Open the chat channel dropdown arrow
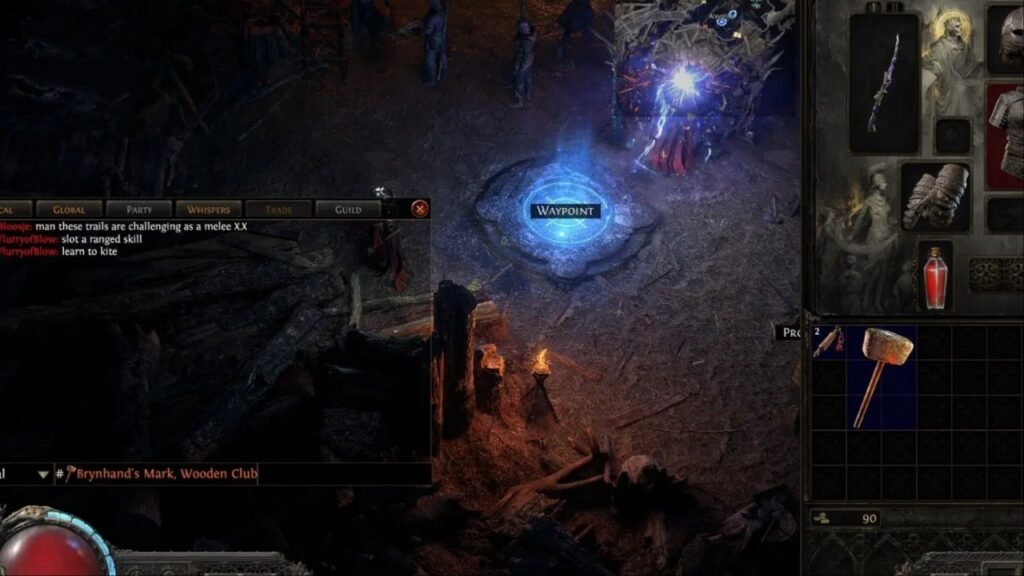Viewport: 1024px width, 576px height. pyautogui.click(x=43, y=474)
